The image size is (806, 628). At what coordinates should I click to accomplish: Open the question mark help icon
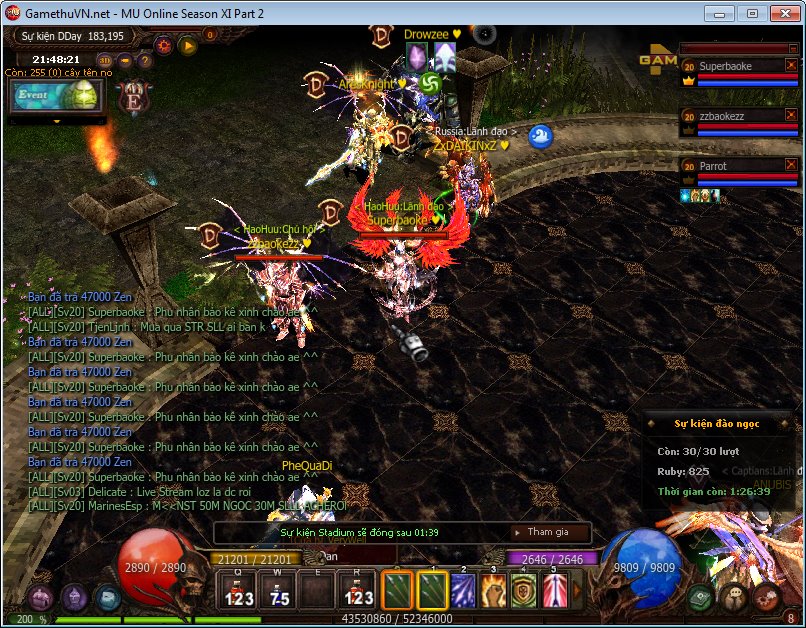tap(145, 60)
